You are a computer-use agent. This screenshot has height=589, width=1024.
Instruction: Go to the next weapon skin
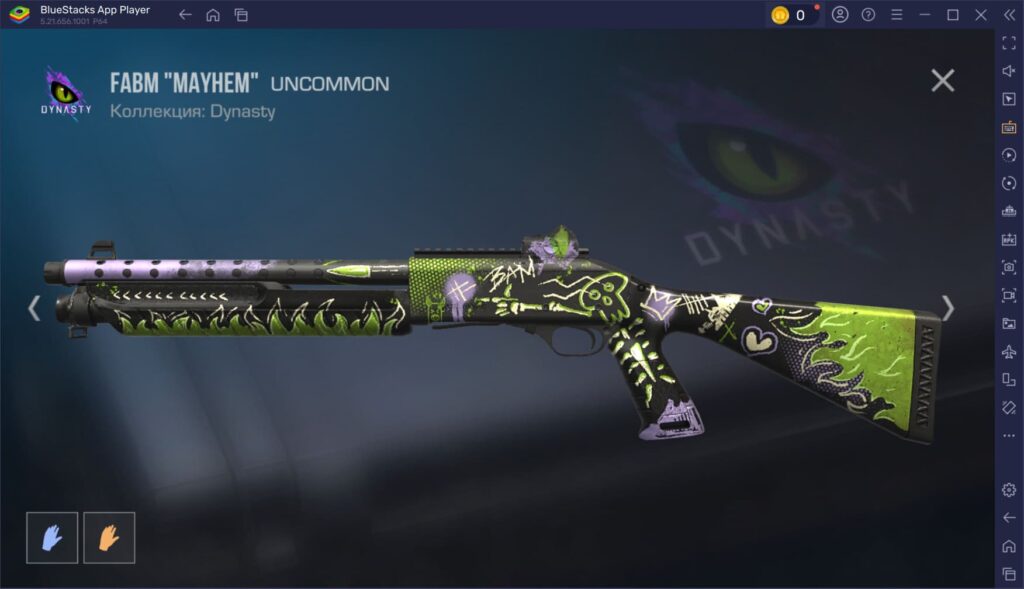(x=947, y=308)
